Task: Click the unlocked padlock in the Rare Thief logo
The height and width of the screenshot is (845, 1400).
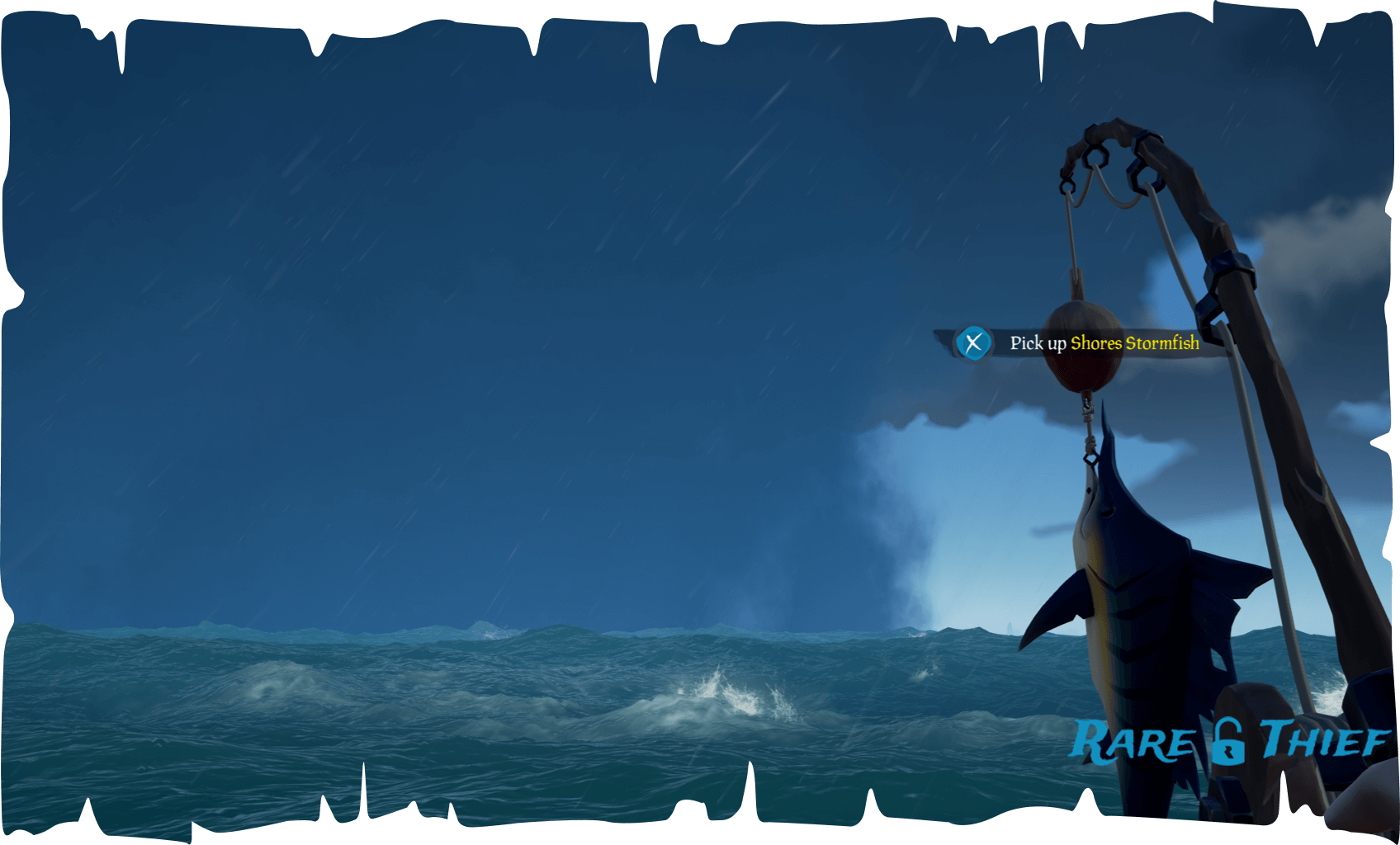Action: coord(1230,743)
